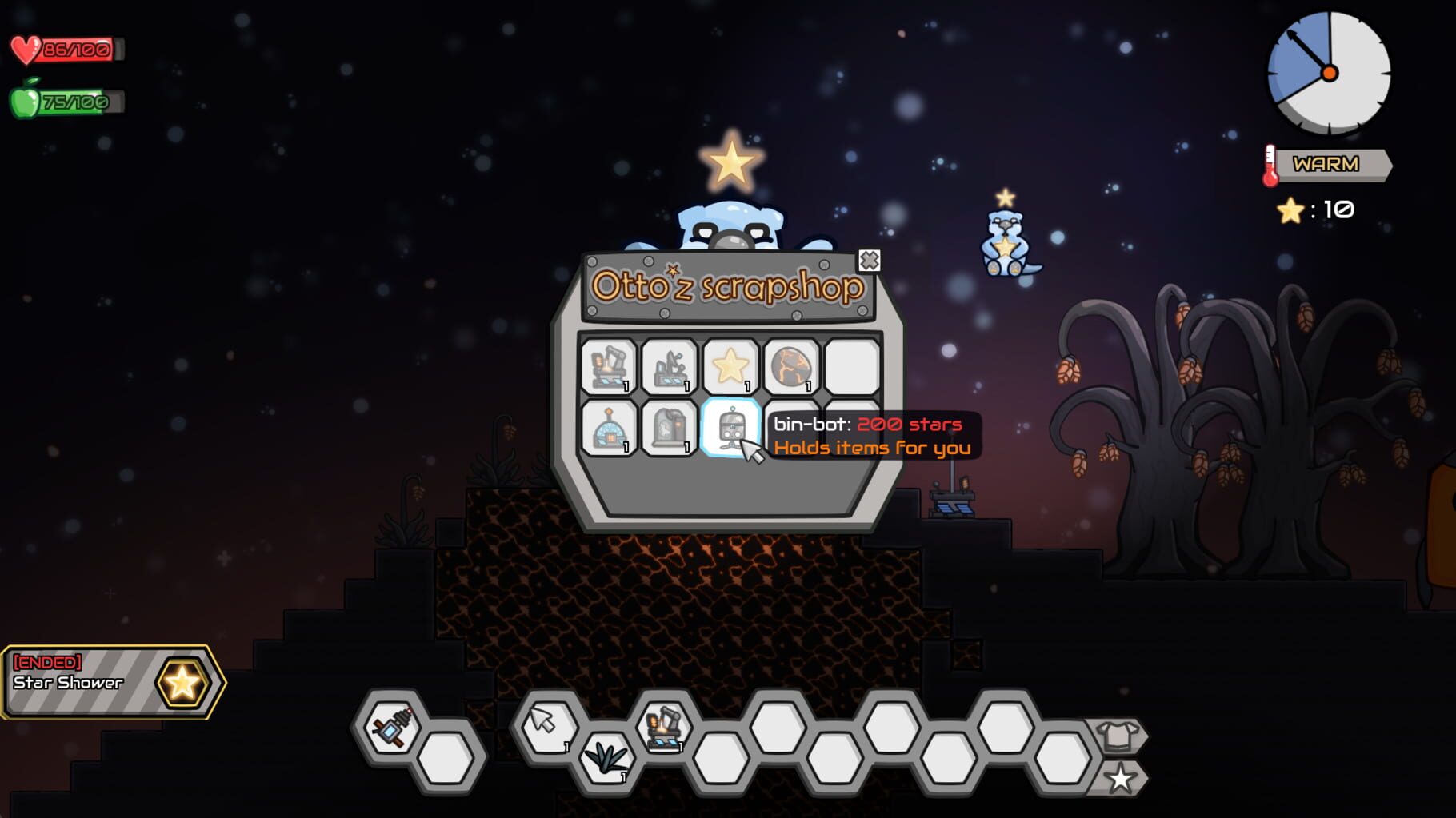Close Otto'z scrapshop window

[x=870, y=259]
